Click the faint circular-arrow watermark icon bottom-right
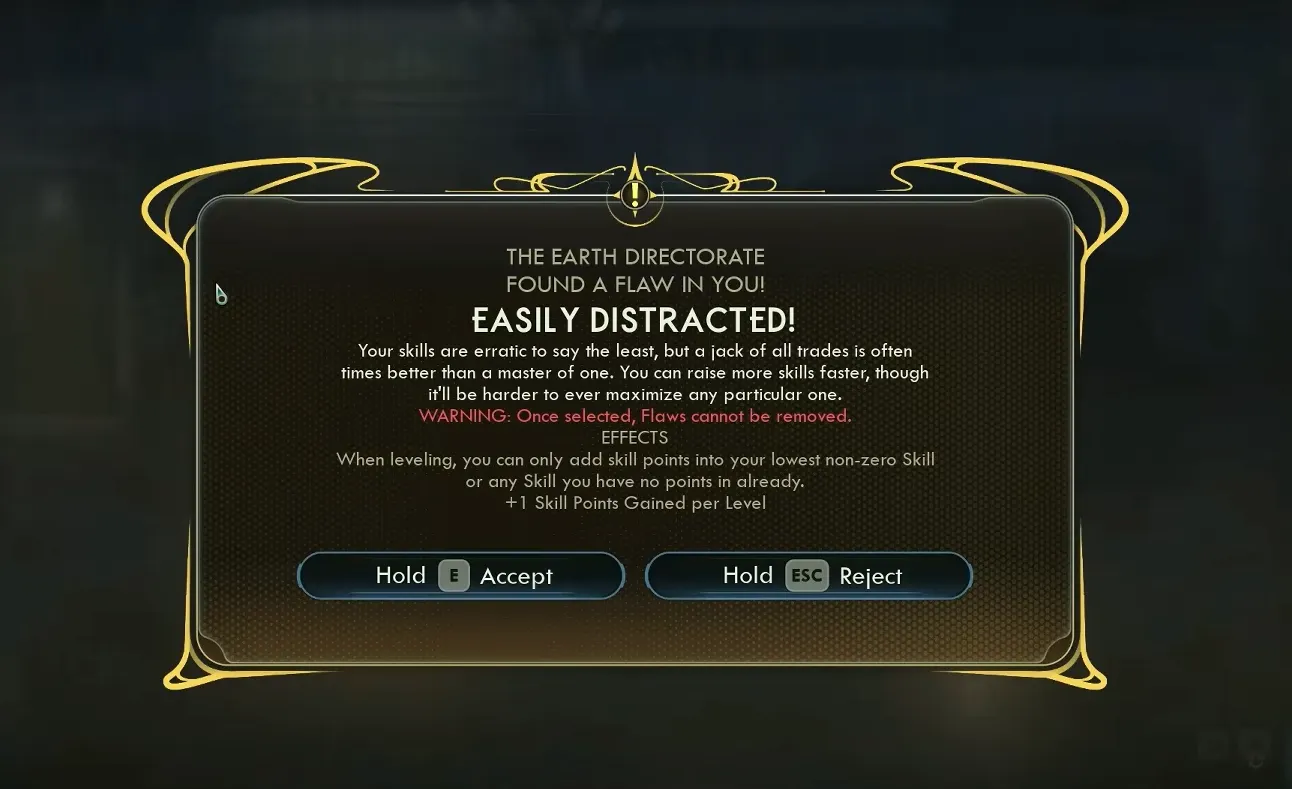The image size is (1292, 789). [x=1255, y=758]
